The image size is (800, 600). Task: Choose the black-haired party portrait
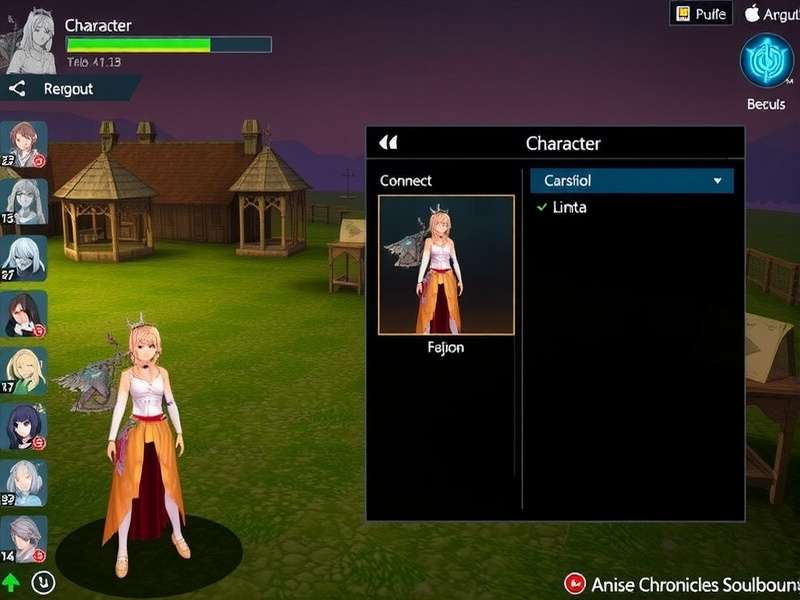pos(24,314)
